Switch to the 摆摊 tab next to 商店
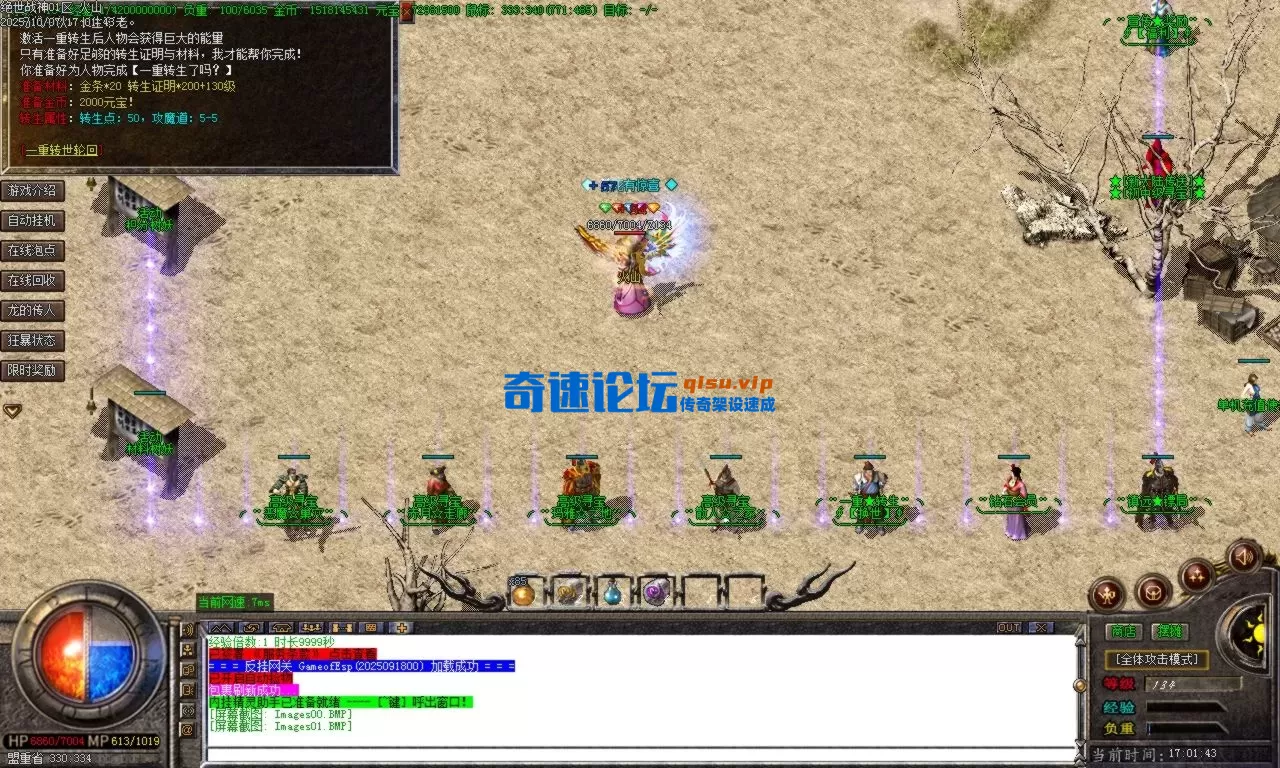The height and width of the screenshot is (768, 1280). click(x=1170, y=631)
